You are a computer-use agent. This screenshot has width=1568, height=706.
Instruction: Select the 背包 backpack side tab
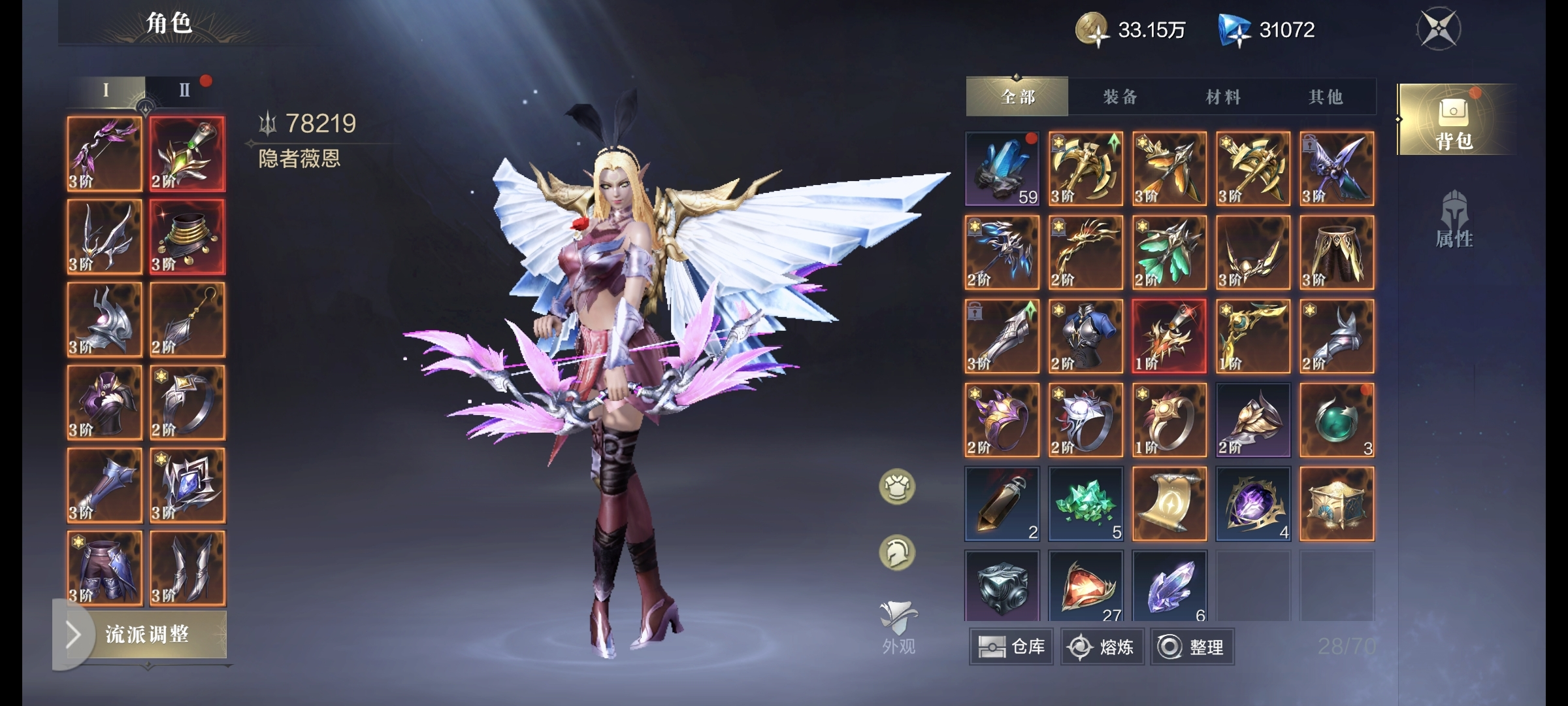pos(1454,120)
